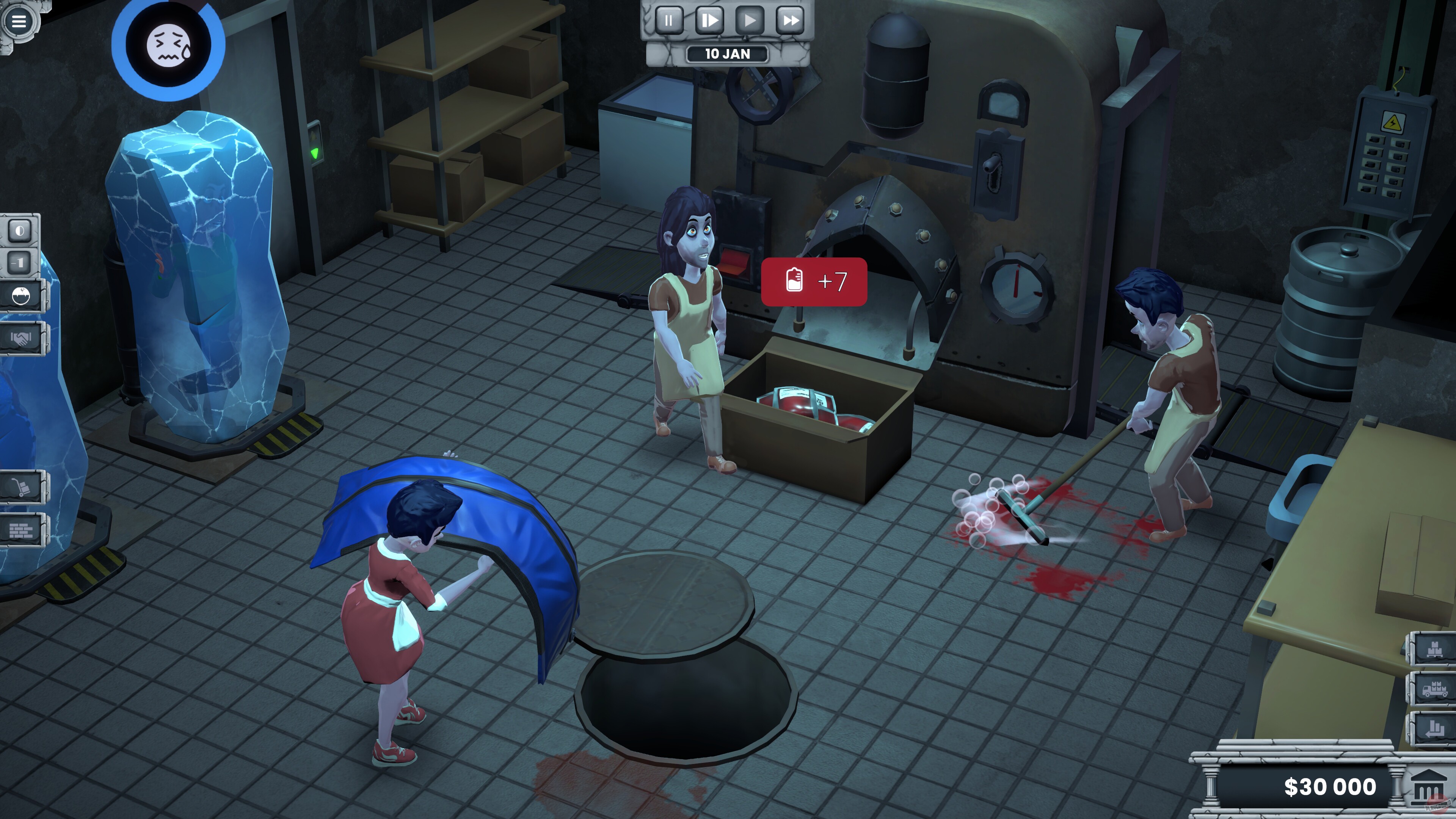Click the 10 JAN date label

pos(728,54)
